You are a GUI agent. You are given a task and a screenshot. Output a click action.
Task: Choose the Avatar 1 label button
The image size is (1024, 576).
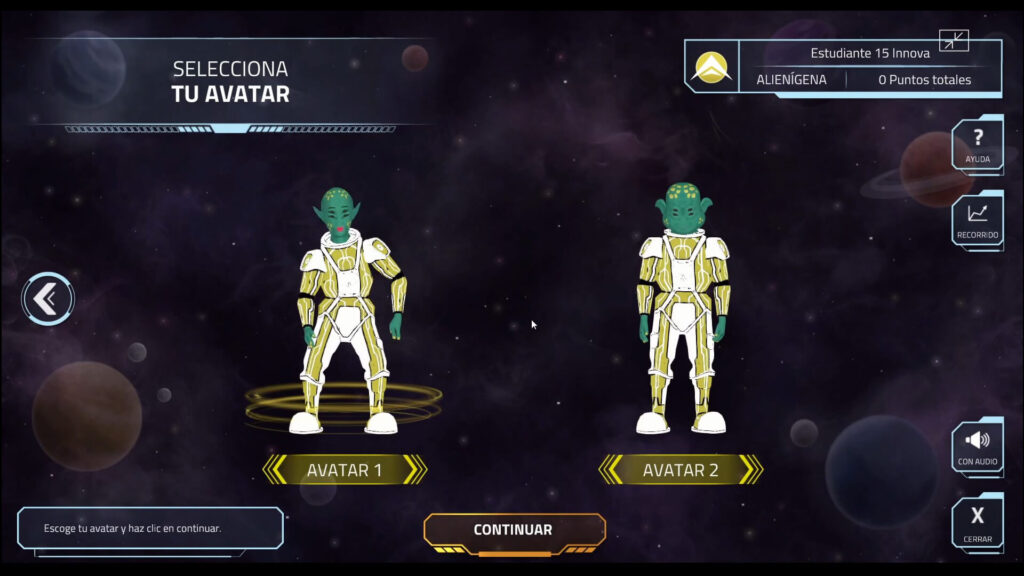click(344, 470)
